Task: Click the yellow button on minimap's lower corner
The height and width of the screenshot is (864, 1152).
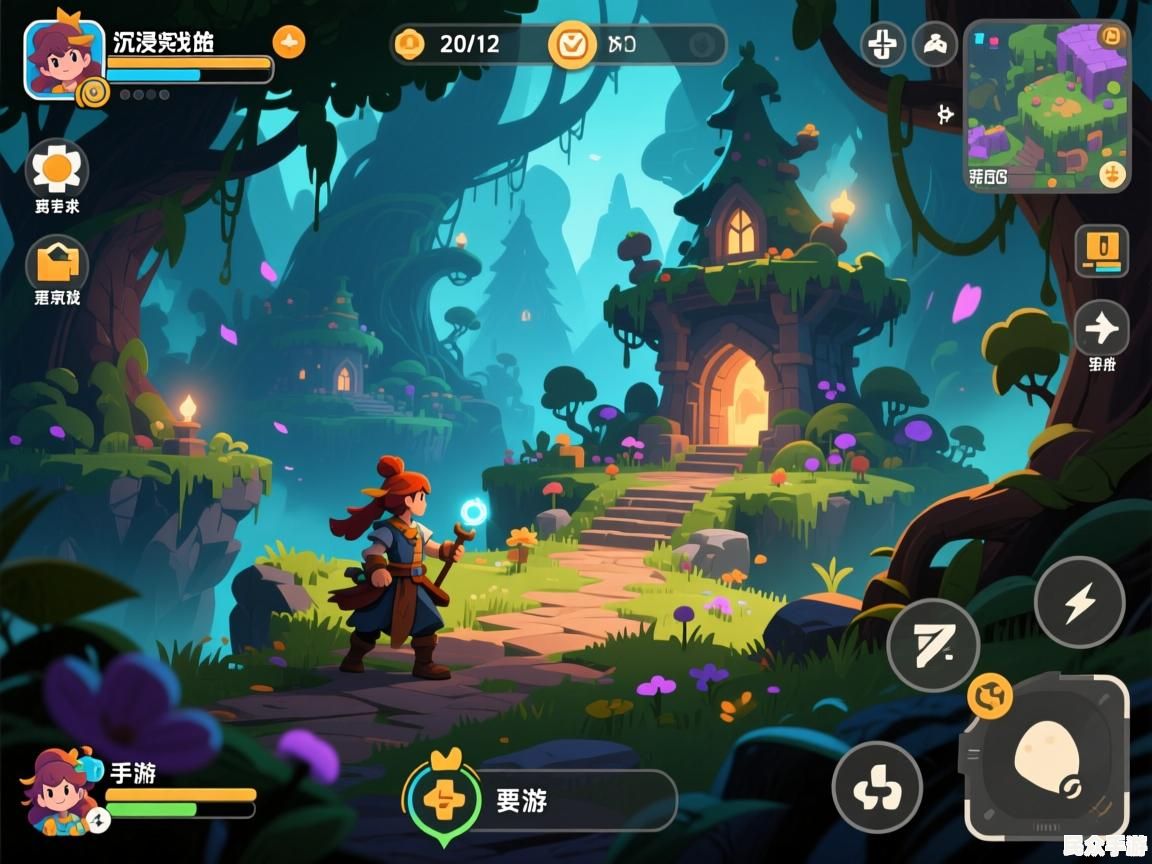Action: point(1111,175)
